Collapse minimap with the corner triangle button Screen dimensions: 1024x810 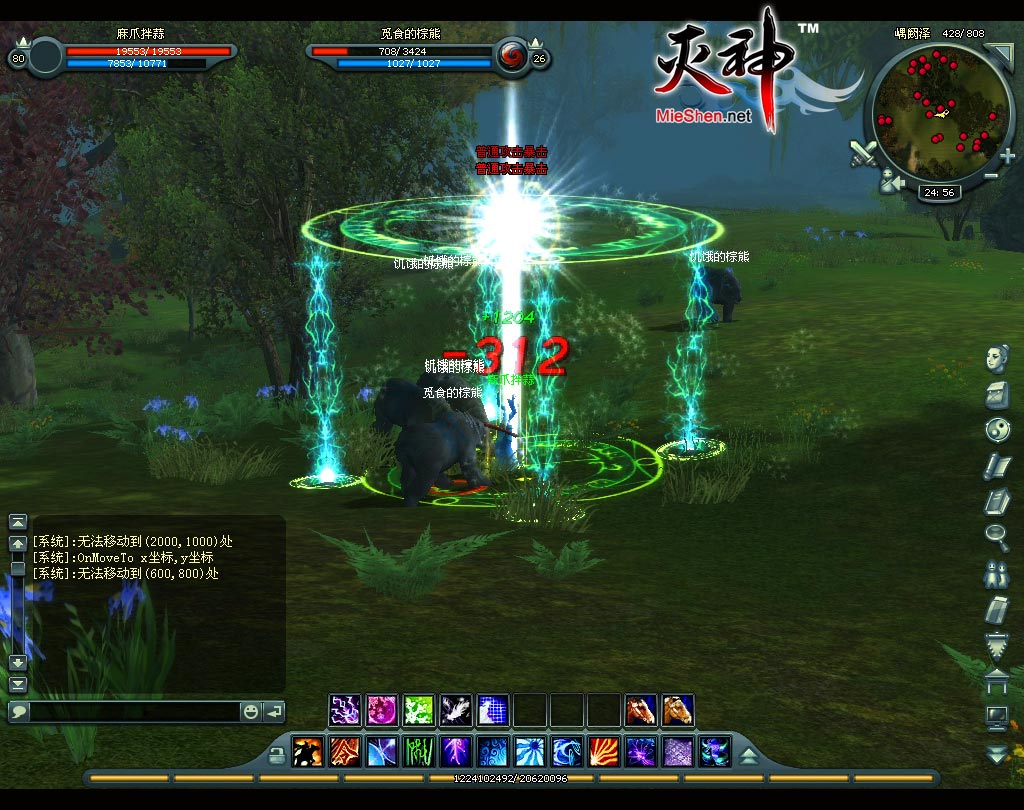coord(998,54)
